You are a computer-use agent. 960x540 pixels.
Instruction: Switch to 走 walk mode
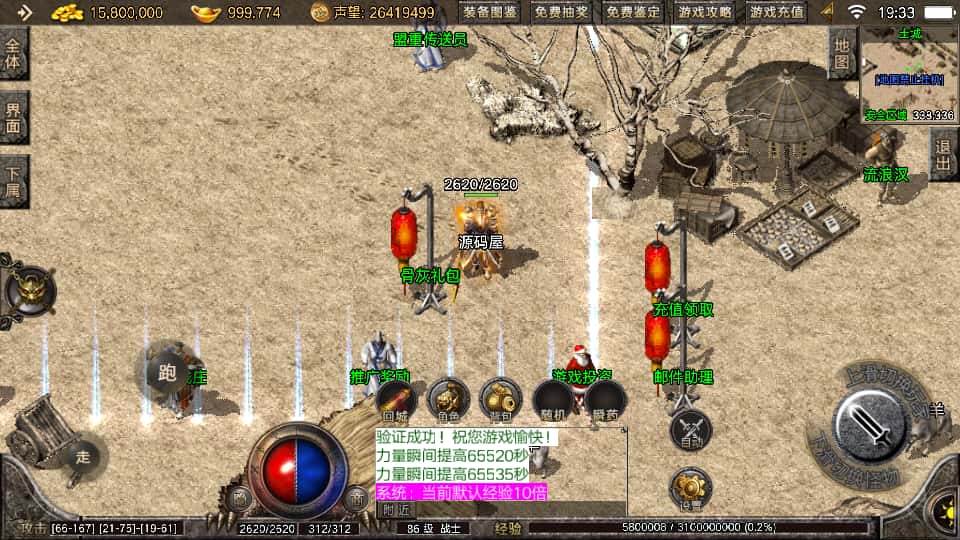point(84,457)
